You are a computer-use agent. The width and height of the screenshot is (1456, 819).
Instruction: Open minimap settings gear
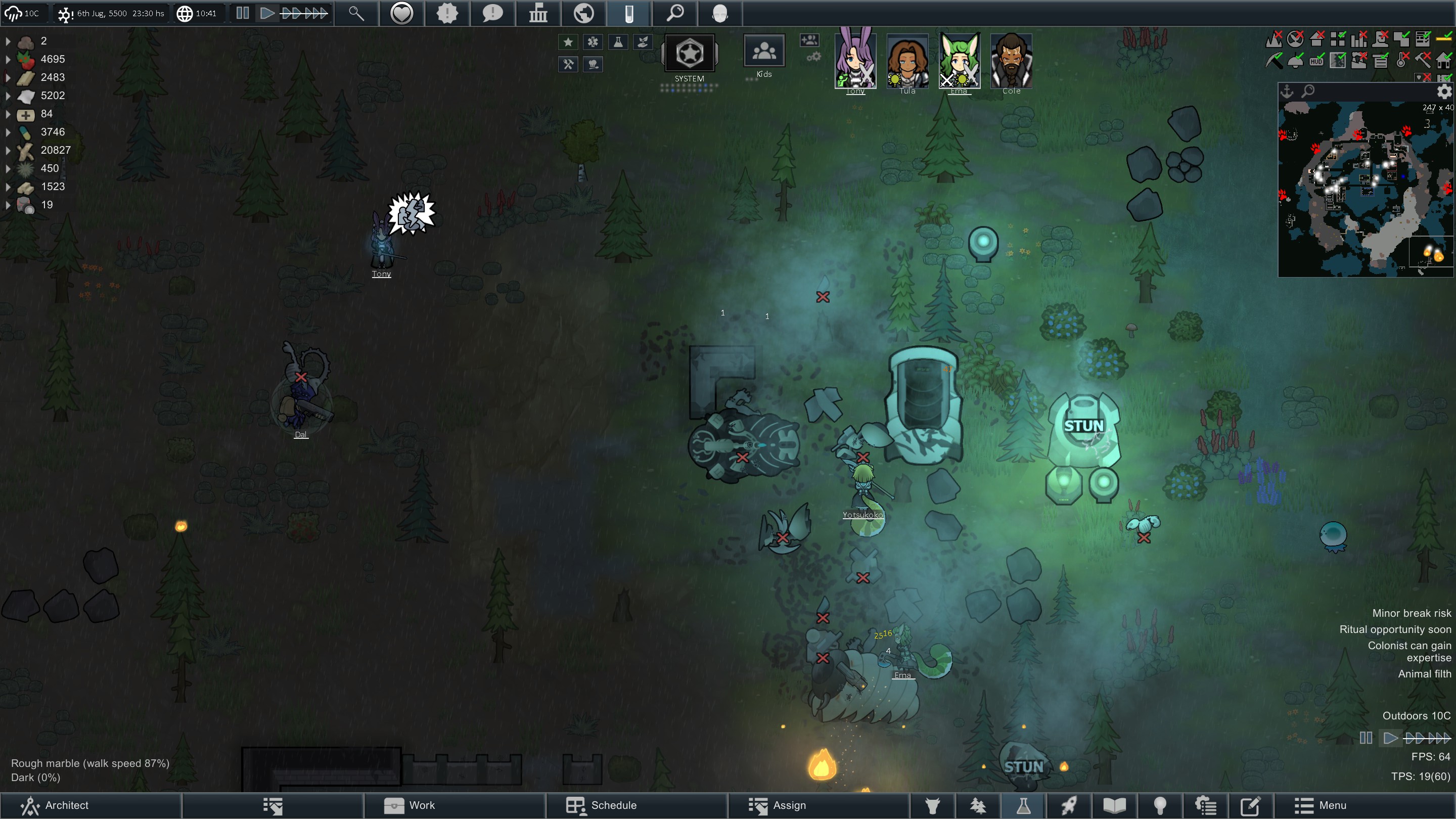tap(1444, 91)
